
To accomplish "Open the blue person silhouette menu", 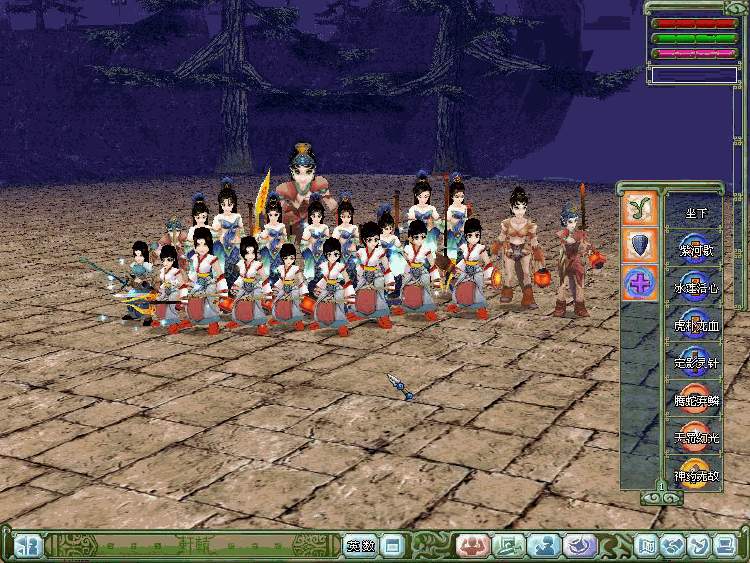I will point(544,546).
